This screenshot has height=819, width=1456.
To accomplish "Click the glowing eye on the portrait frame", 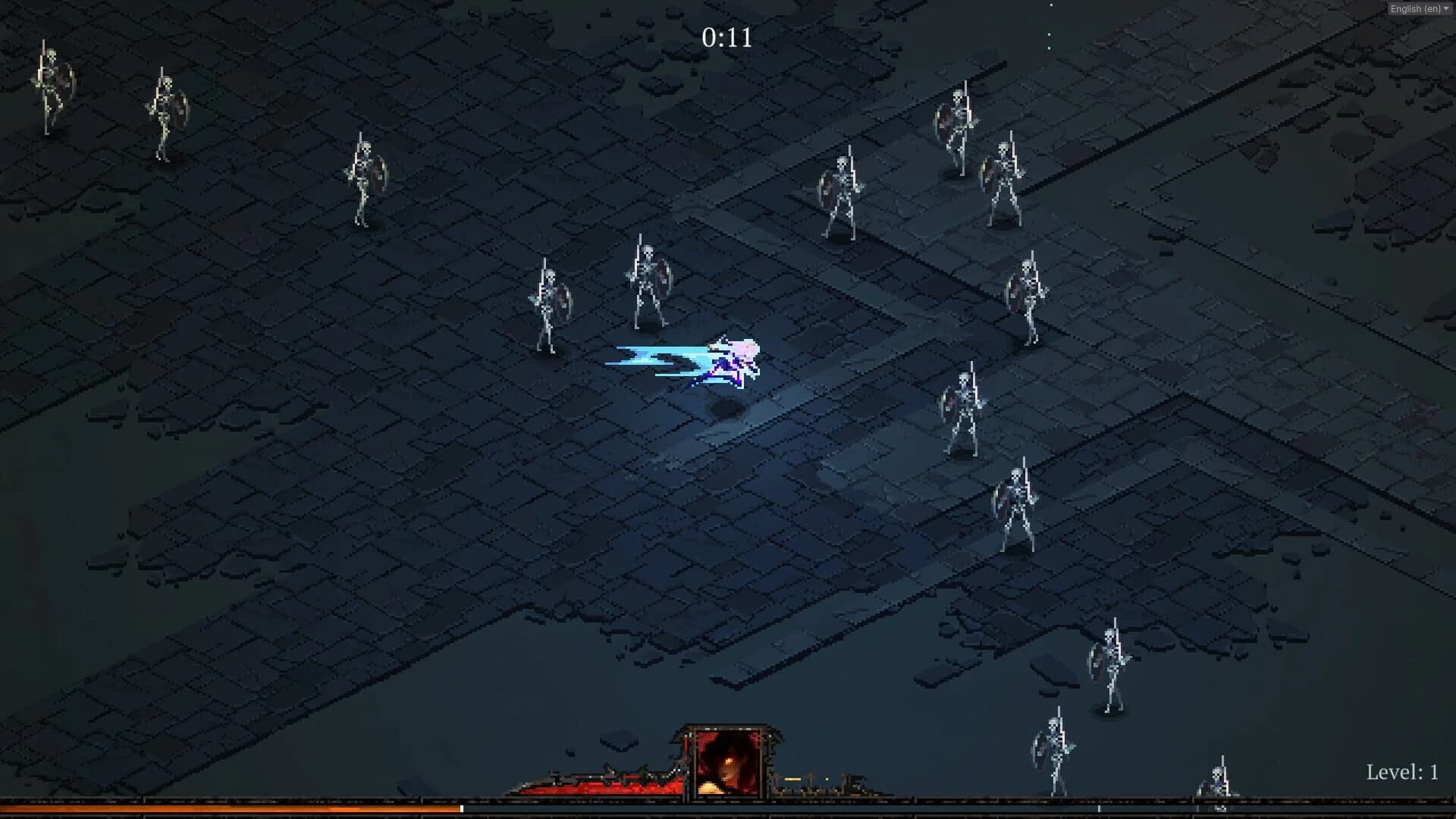I will (729, 761).
